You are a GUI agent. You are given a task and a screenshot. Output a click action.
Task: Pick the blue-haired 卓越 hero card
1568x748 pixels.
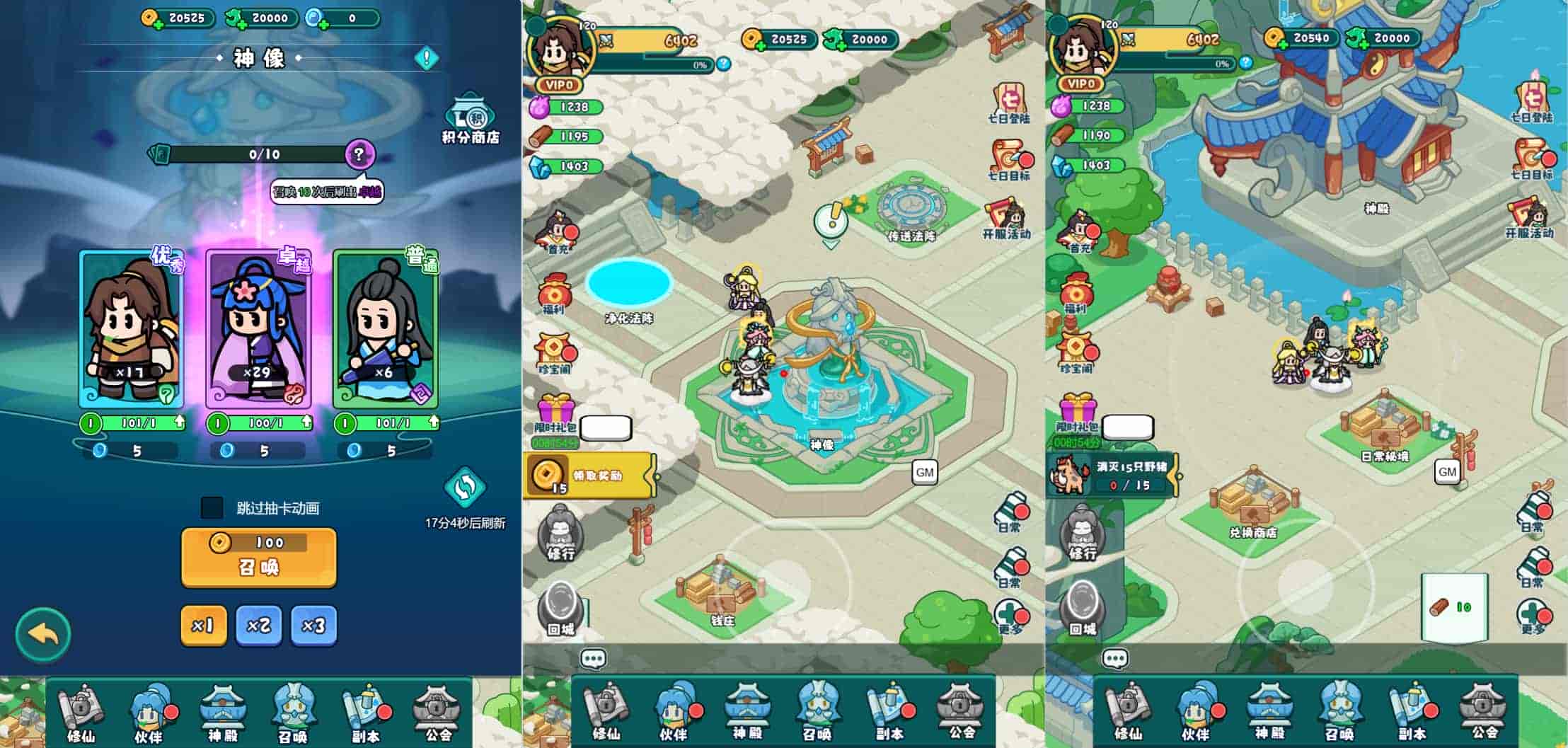click(258, 329)
